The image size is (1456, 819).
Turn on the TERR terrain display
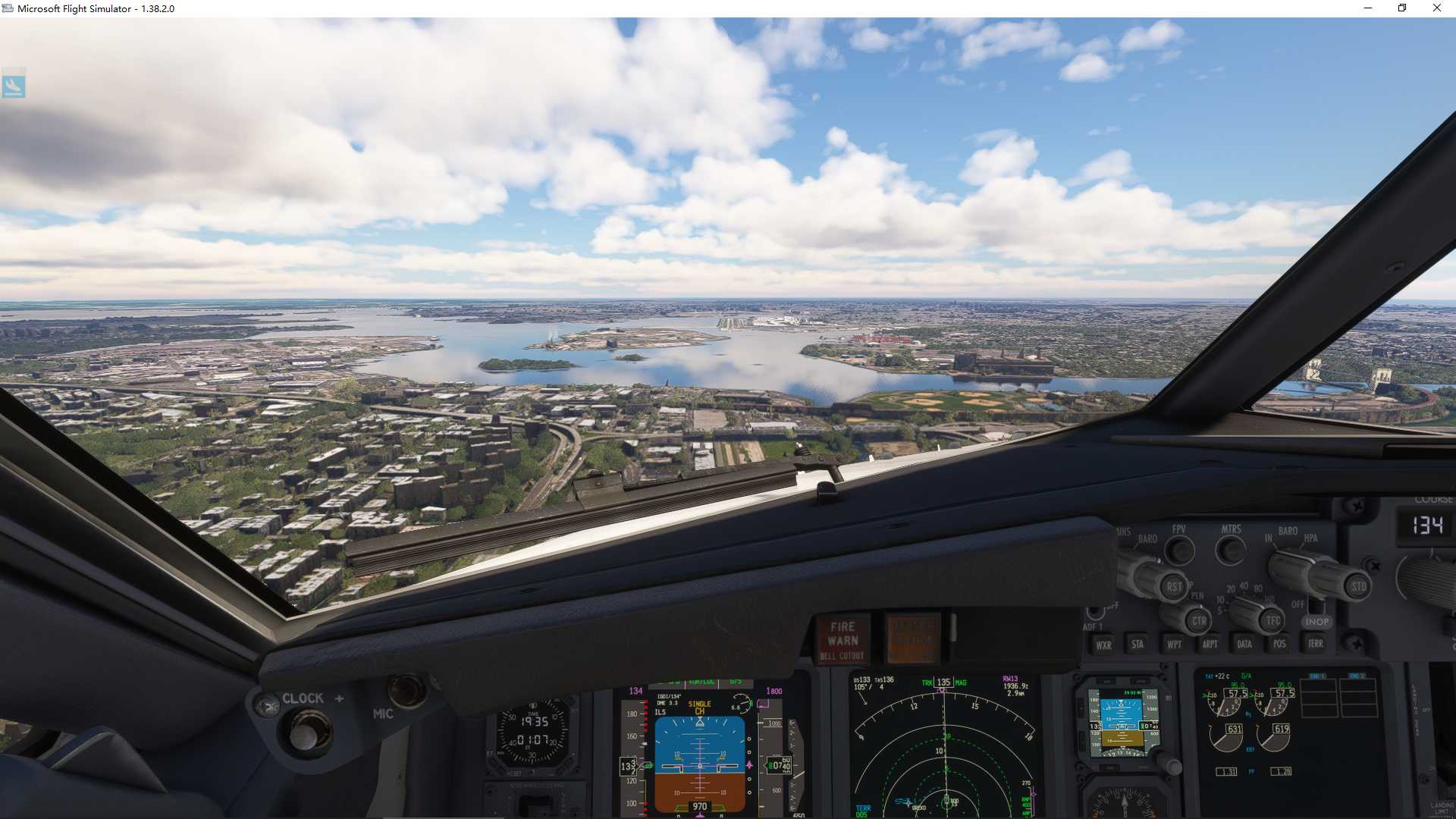pyautogui.click(x=1315, y=644)
